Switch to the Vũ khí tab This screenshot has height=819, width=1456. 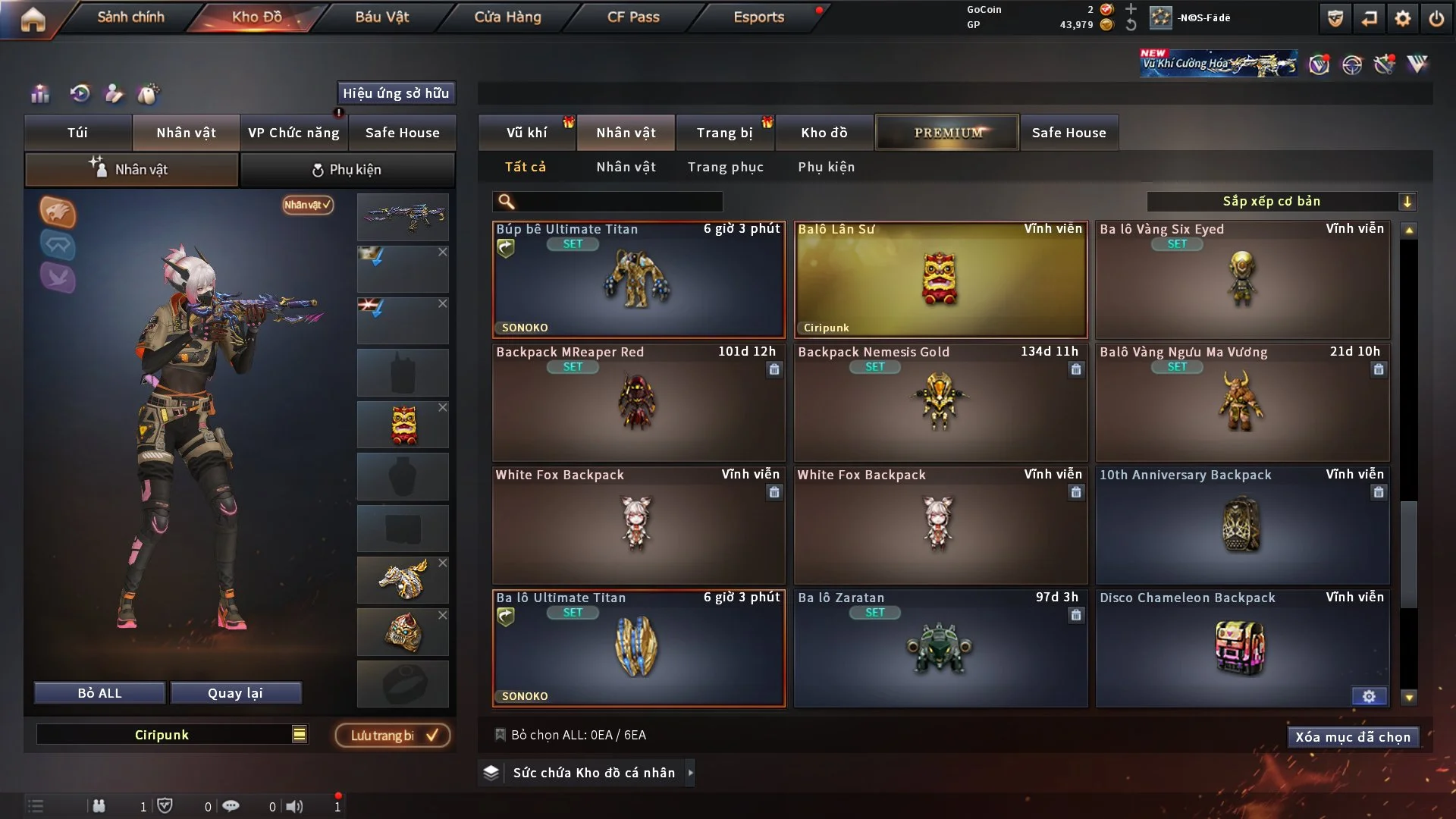pos(526,133)
